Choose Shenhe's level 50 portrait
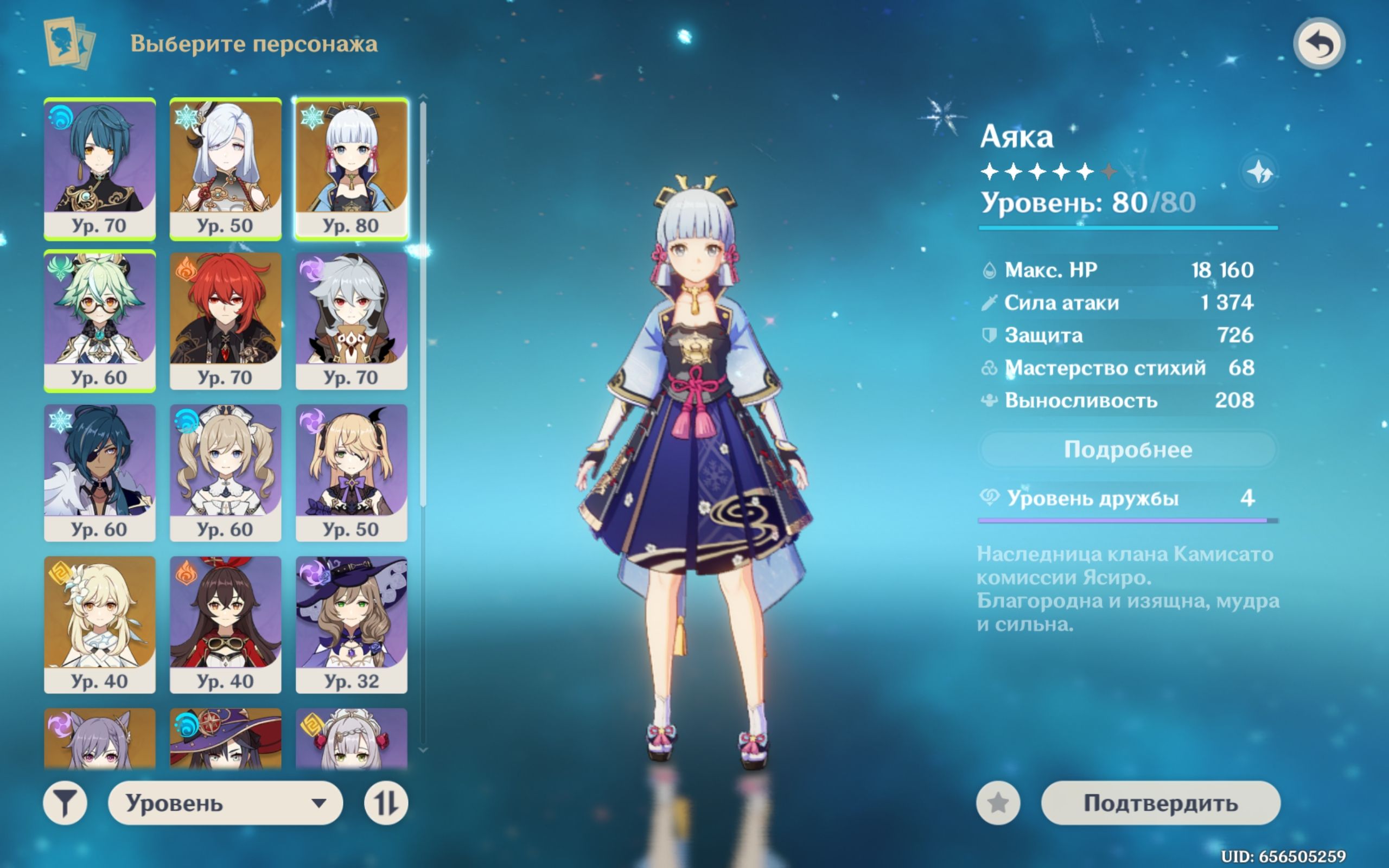1389x868 pixels. (226, 168)
